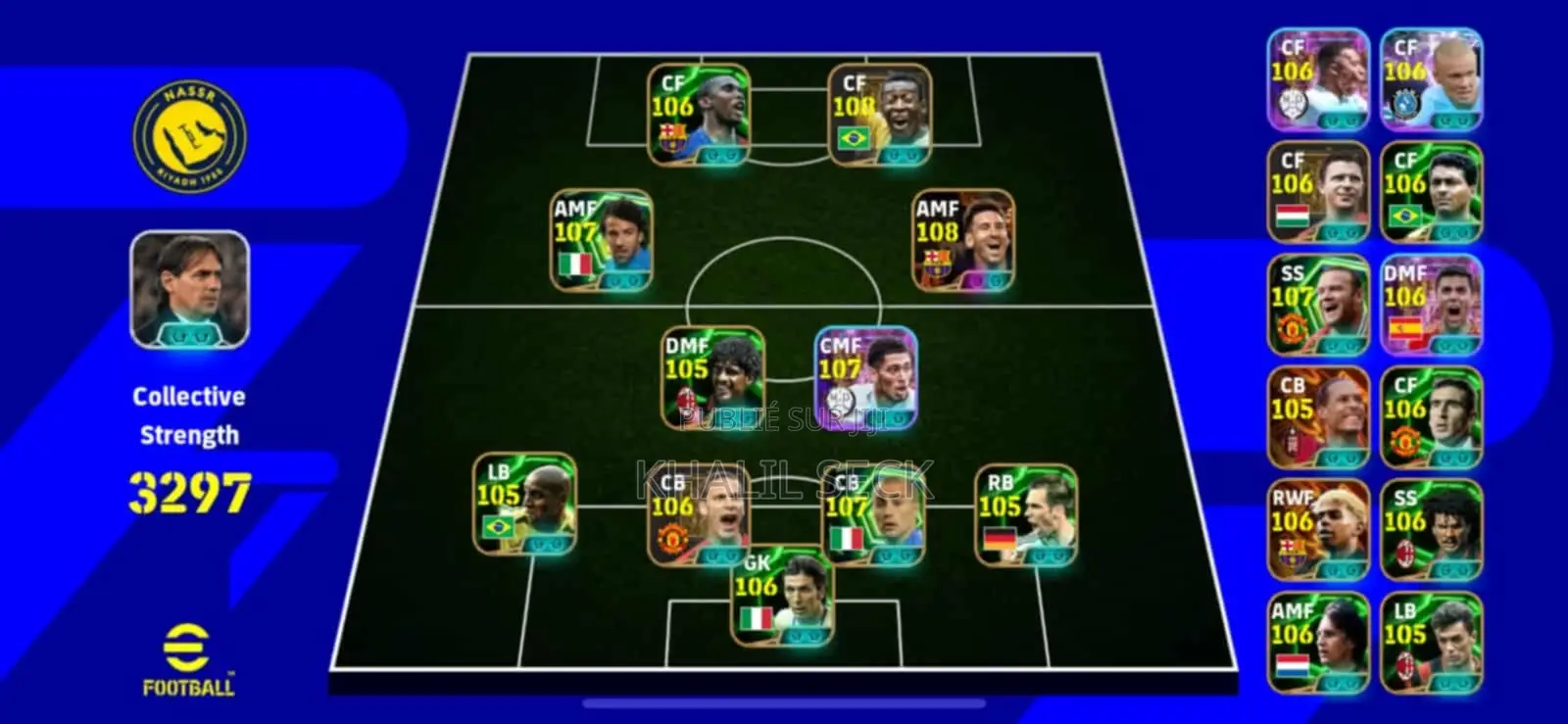
Task: Select the CB 107 defender with Italy flag
Action: tap(872, 514)
